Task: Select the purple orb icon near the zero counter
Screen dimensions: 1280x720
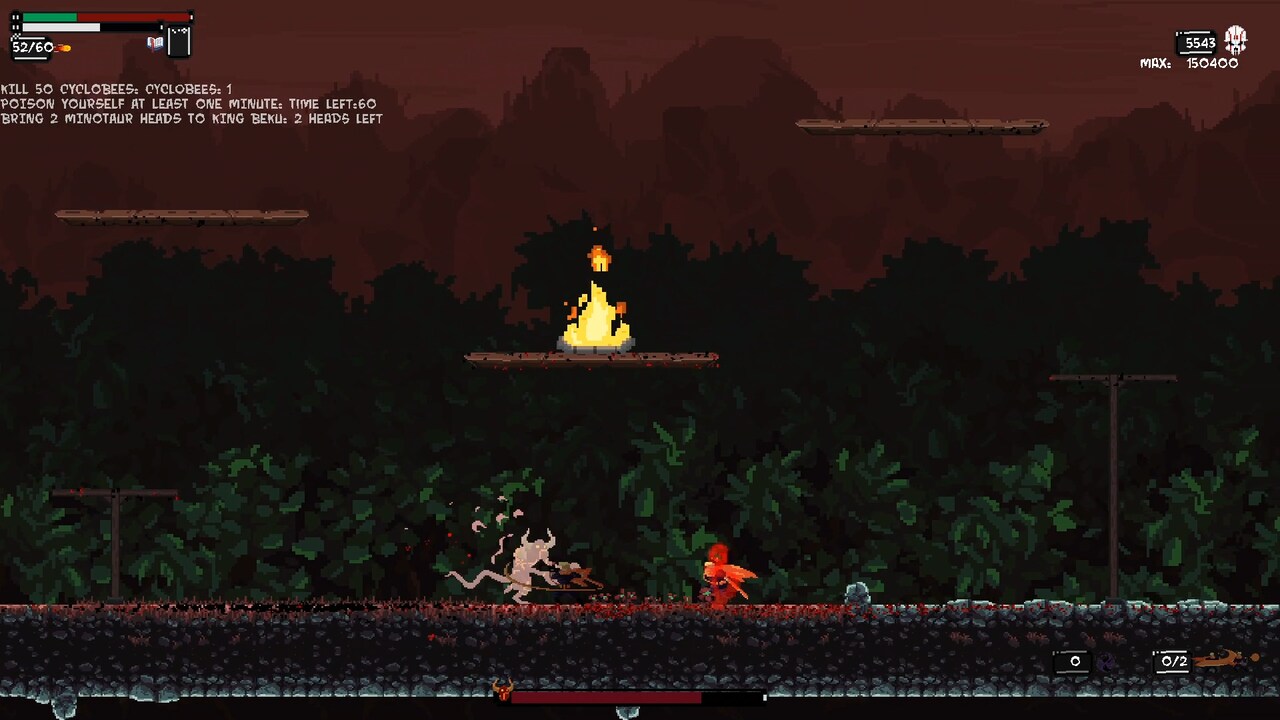Action: [1105, 660]
